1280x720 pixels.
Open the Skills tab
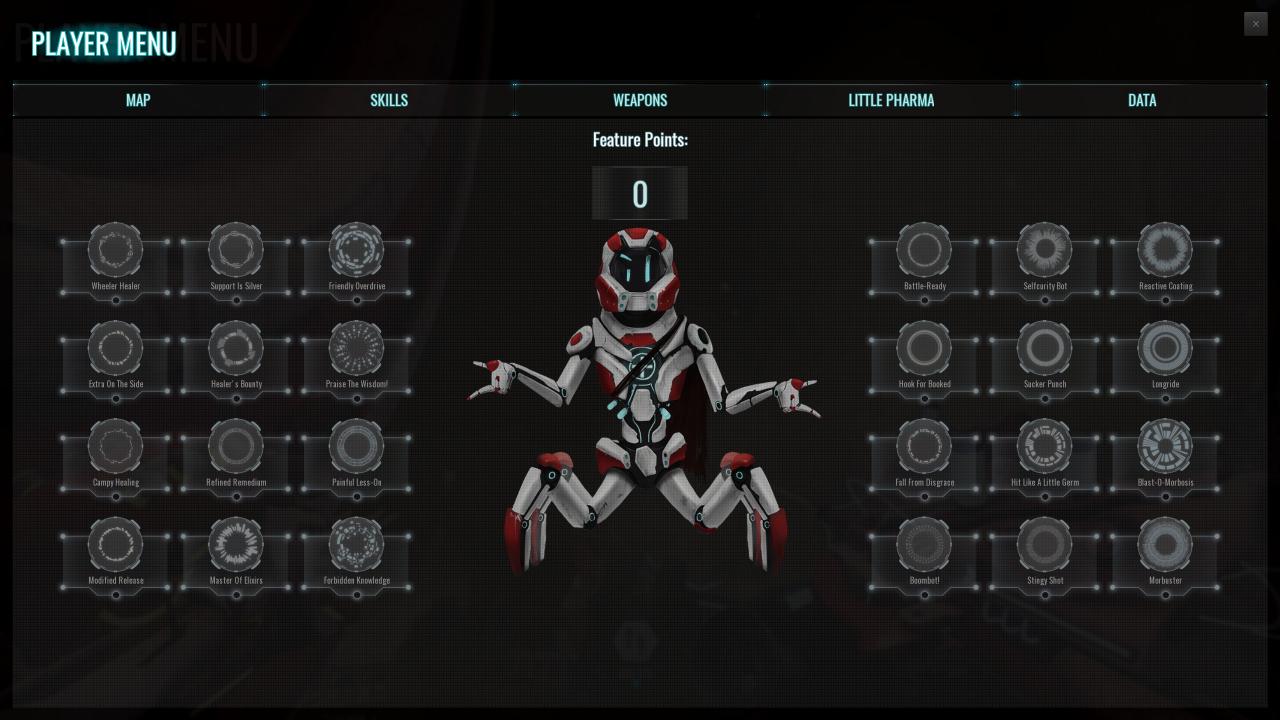pos(389,100)
